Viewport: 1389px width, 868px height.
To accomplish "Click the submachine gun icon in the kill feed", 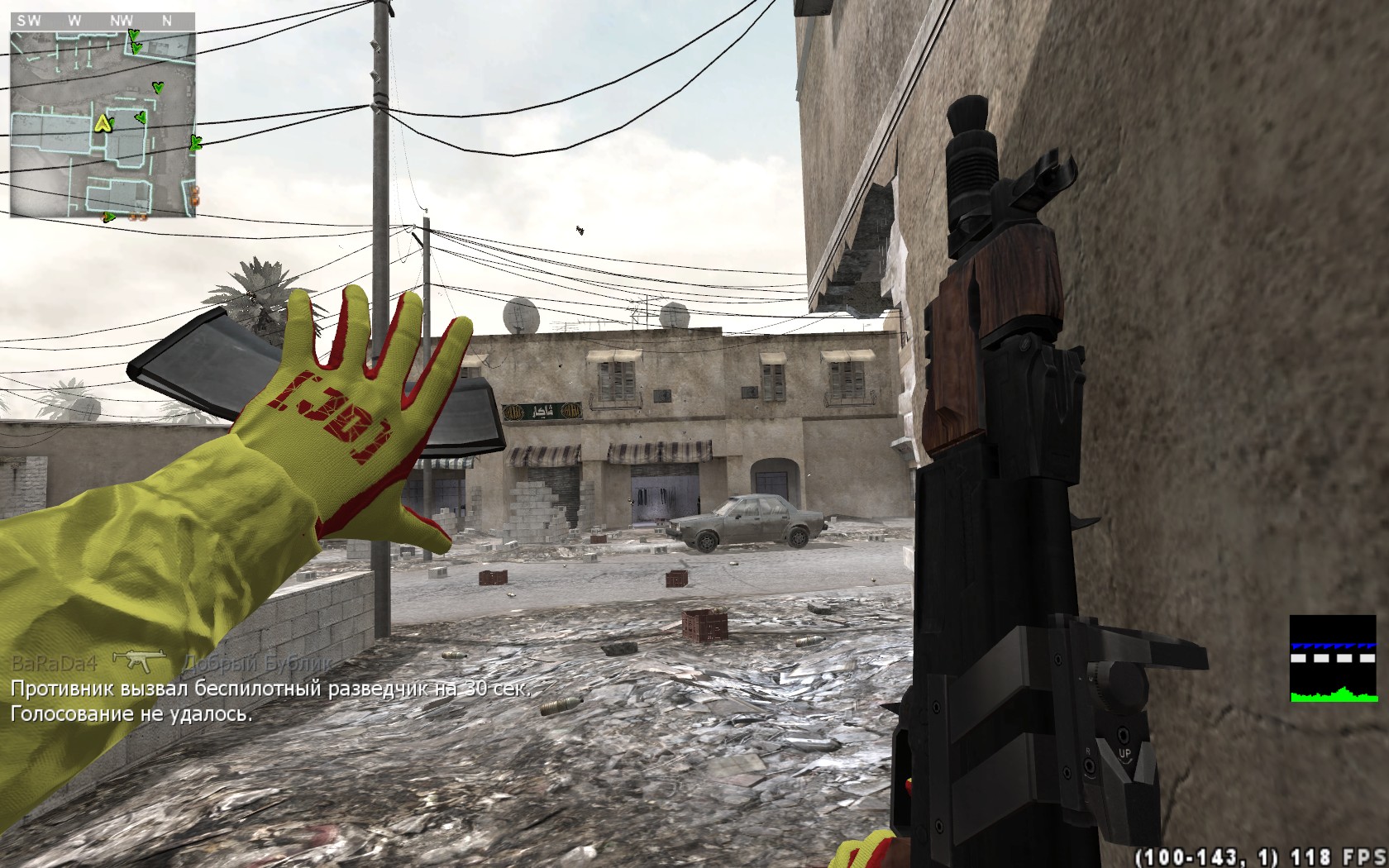I will (x=139, y=661).
